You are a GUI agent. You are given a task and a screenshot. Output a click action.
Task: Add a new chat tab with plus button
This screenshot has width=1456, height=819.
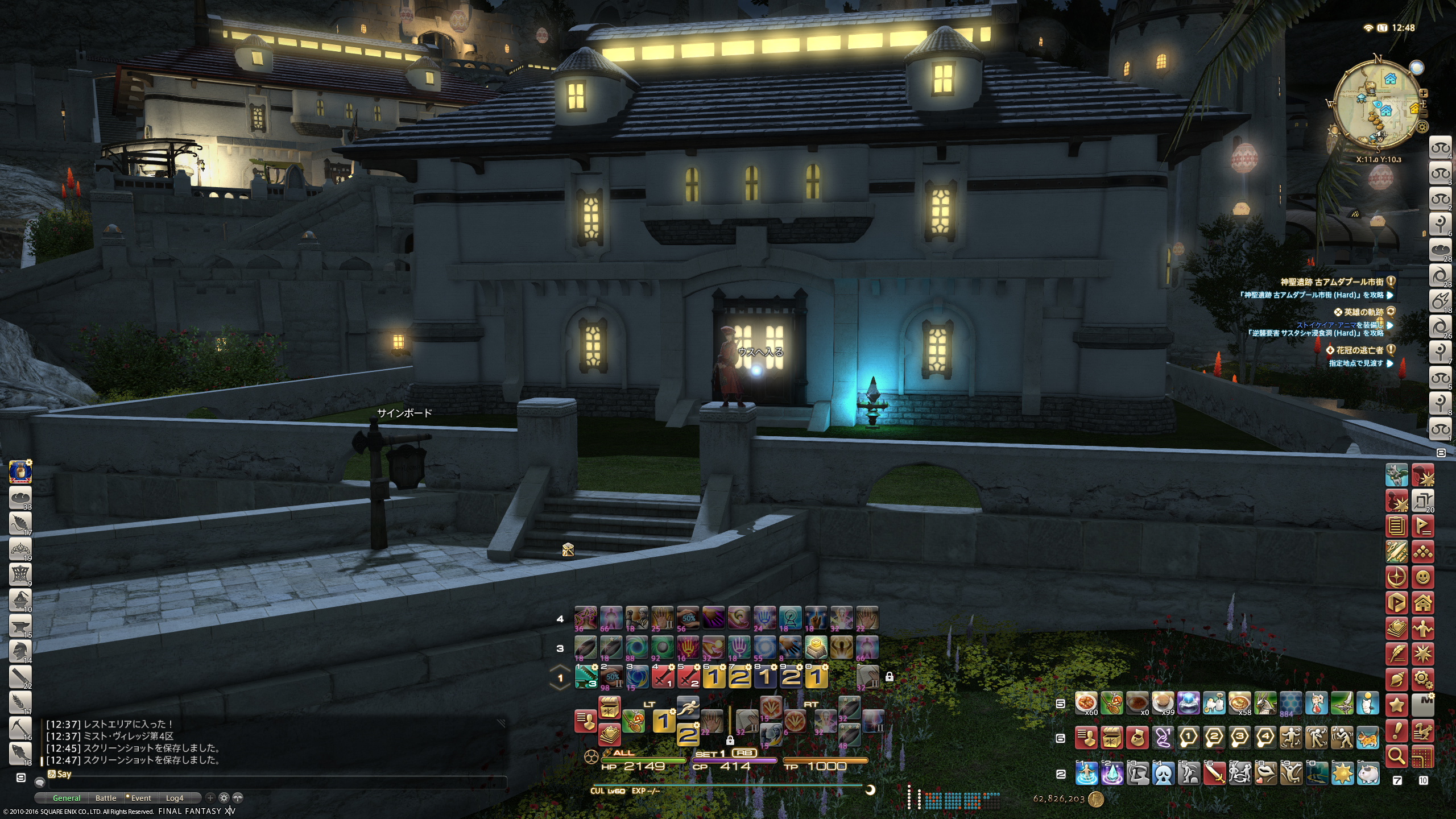[210, 798]
